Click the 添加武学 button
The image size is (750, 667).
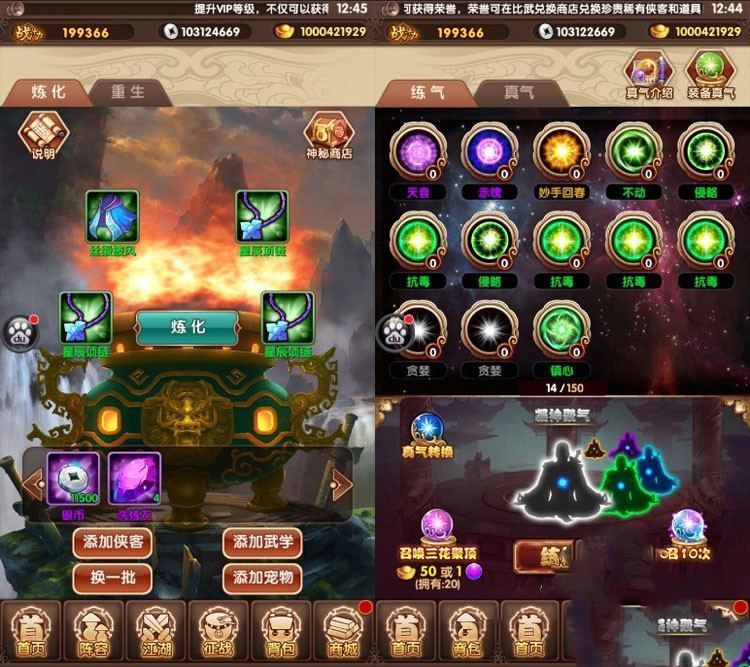(262, 543)
